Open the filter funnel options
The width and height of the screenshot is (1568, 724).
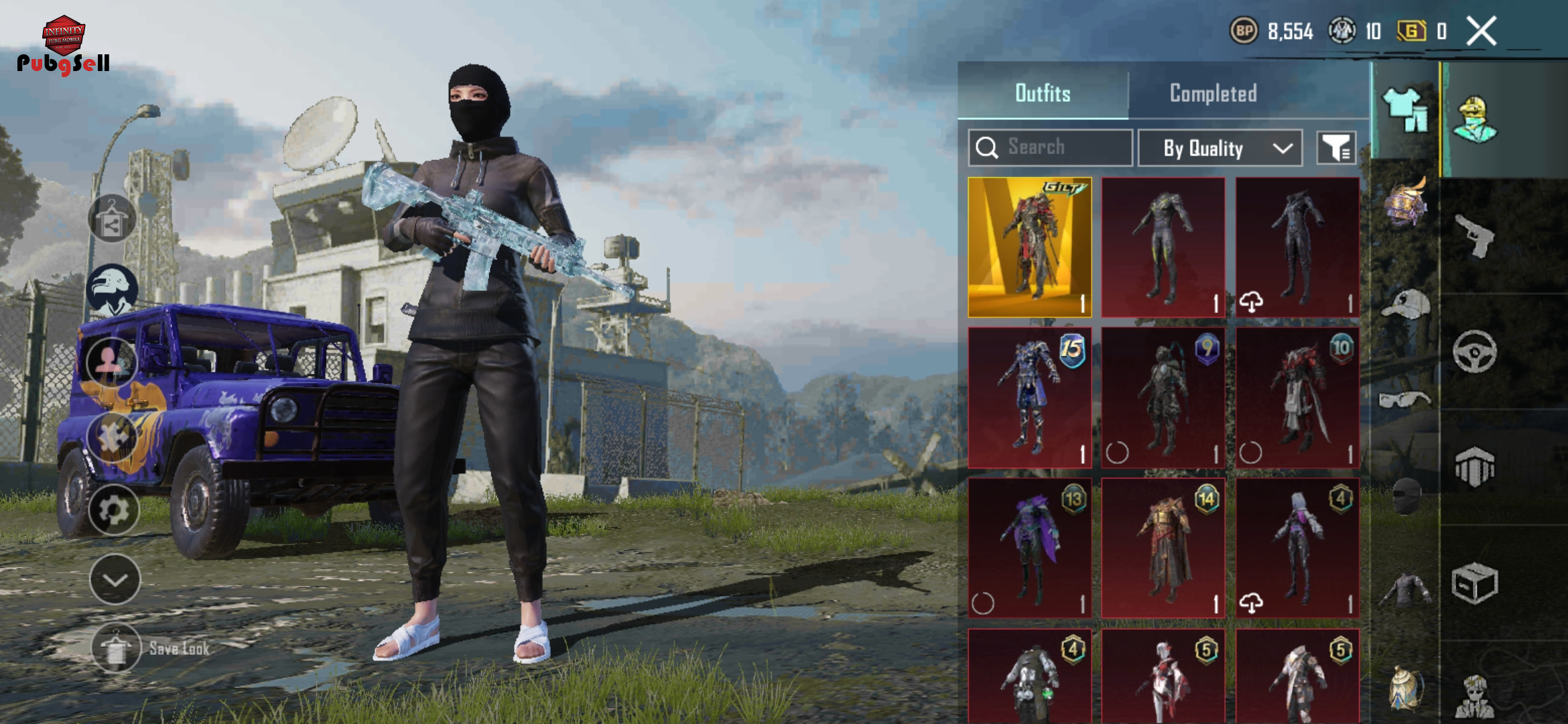[1336, 148]
